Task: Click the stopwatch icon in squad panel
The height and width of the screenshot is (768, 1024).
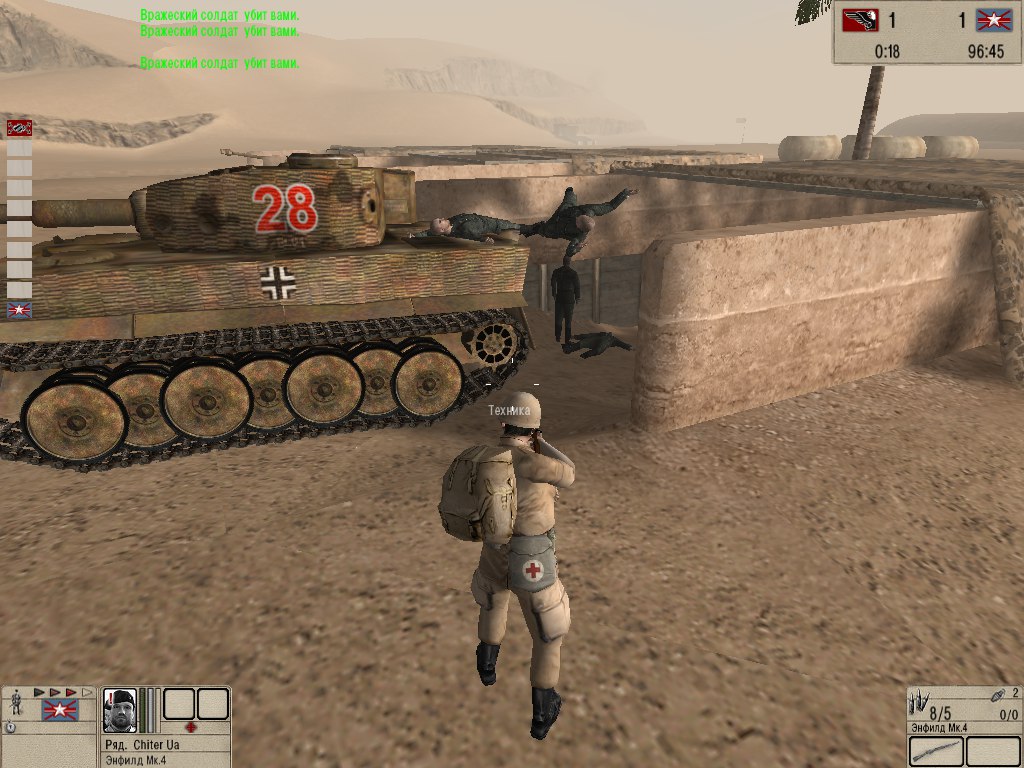Action: pyautogui.click(x=9, y=727)
